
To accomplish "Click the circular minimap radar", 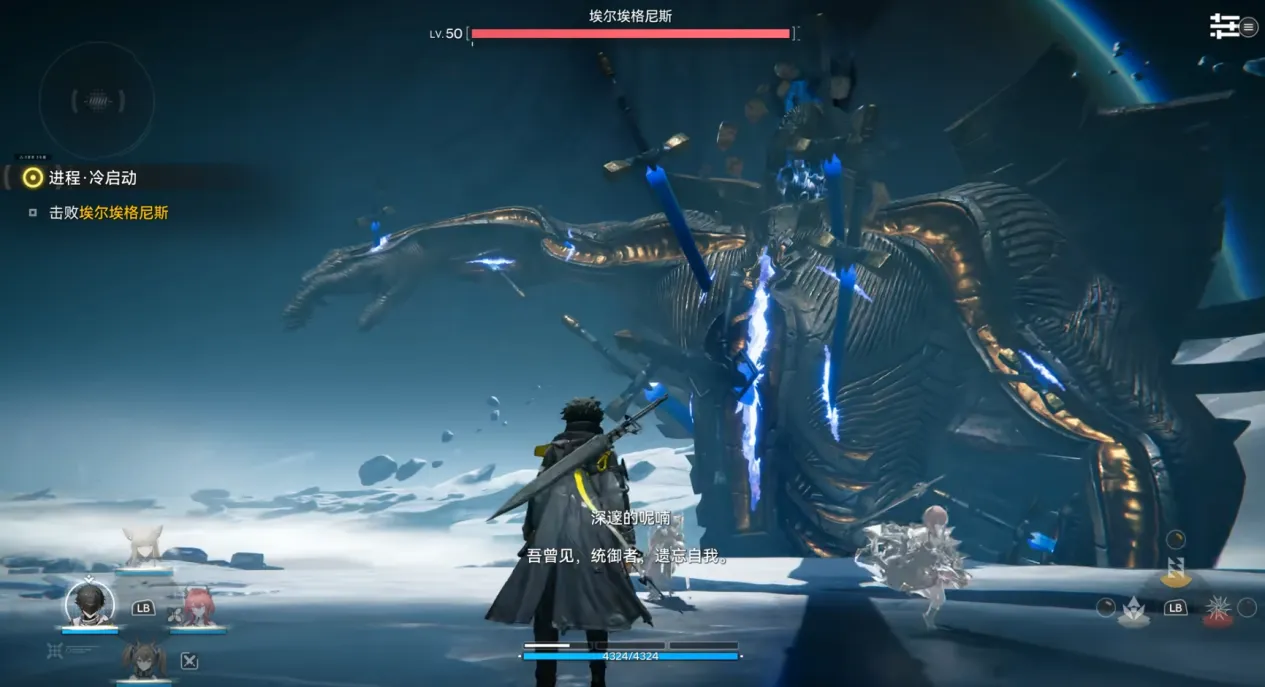I will [x=97, y=100].
